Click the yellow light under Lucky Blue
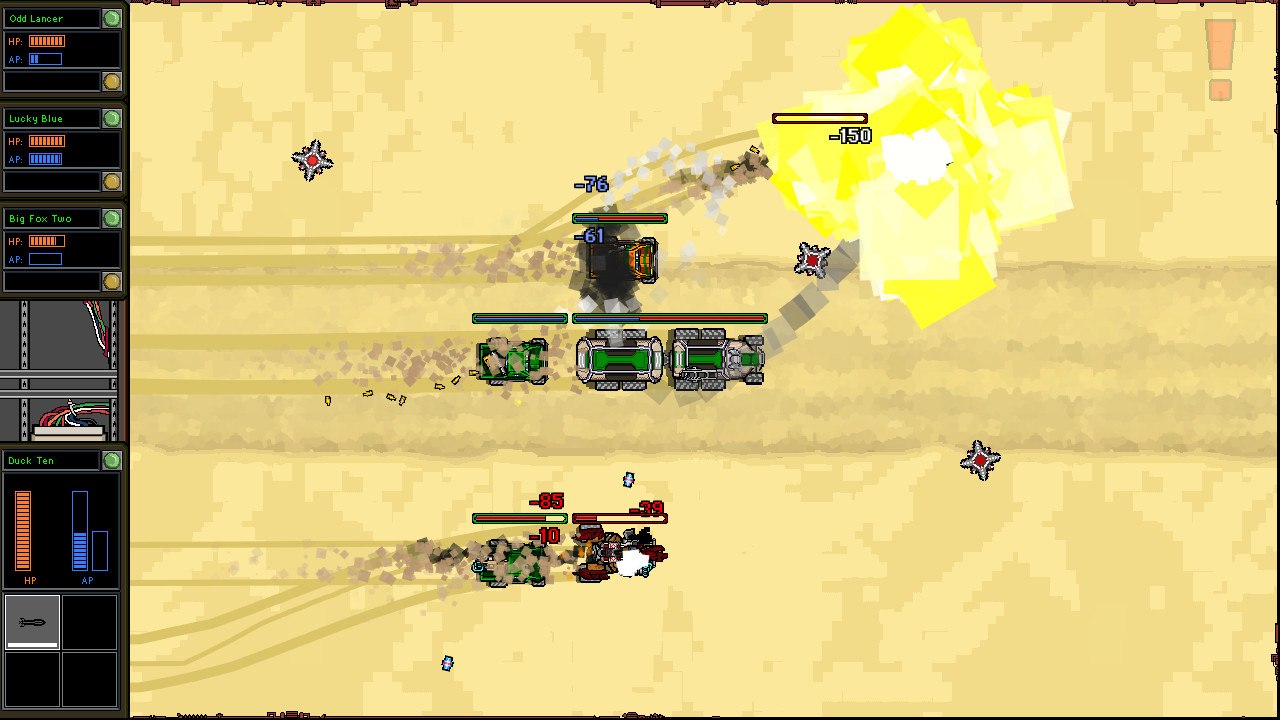Image resolution: width=1280 pixels, height=720 pixels. 112,181
